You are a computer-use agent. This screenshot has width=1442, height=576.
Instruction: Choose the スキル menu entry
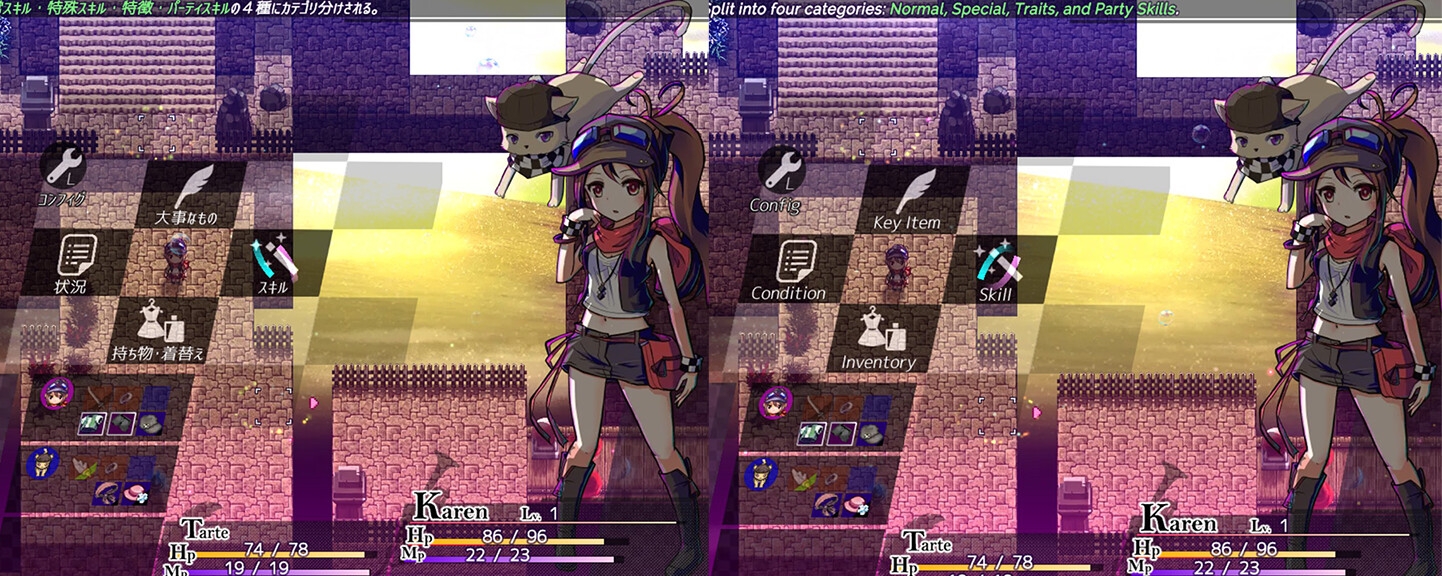275,264
